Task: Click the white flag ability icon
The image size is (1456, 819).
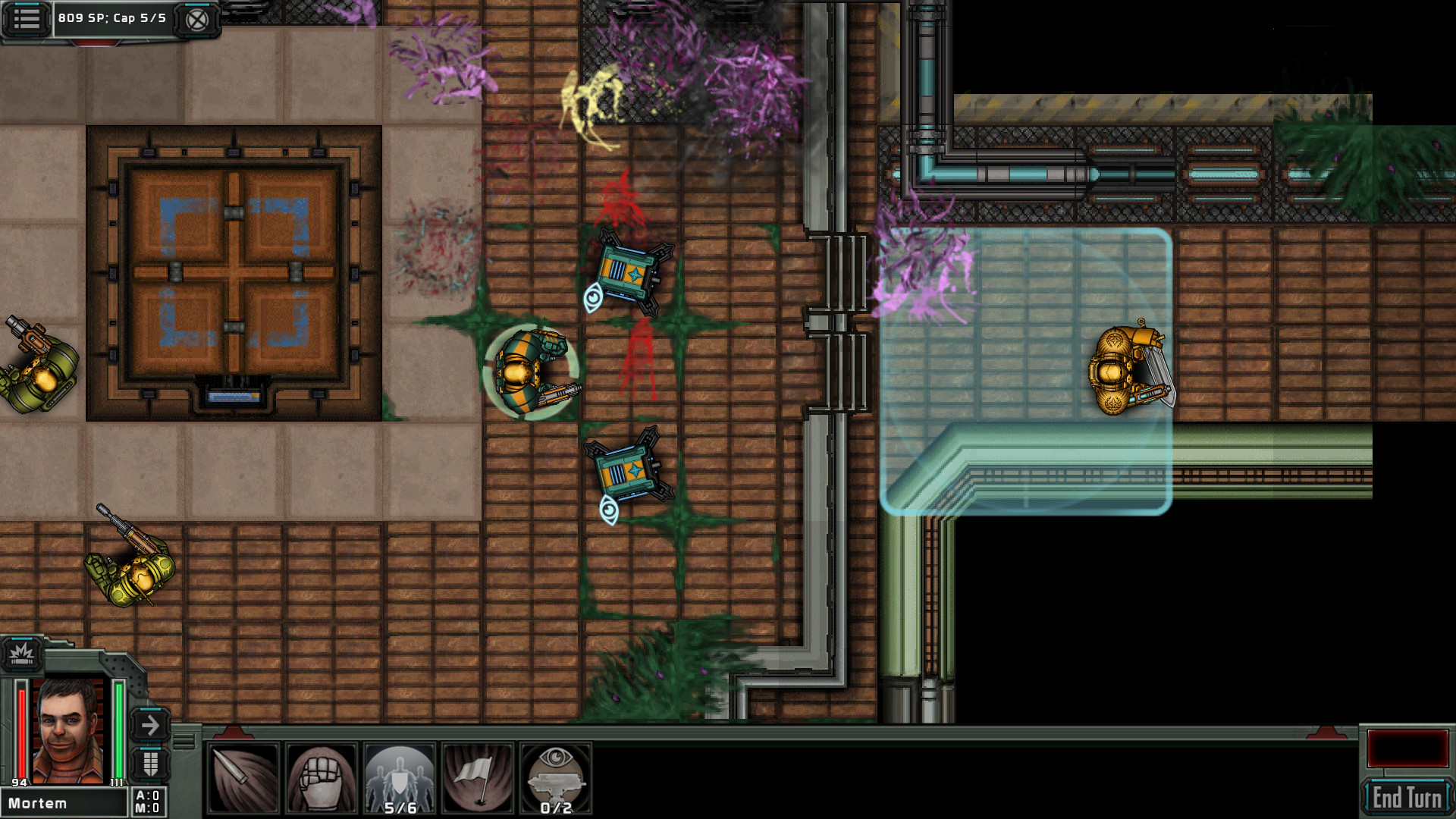Action: (x=479, y=777)
